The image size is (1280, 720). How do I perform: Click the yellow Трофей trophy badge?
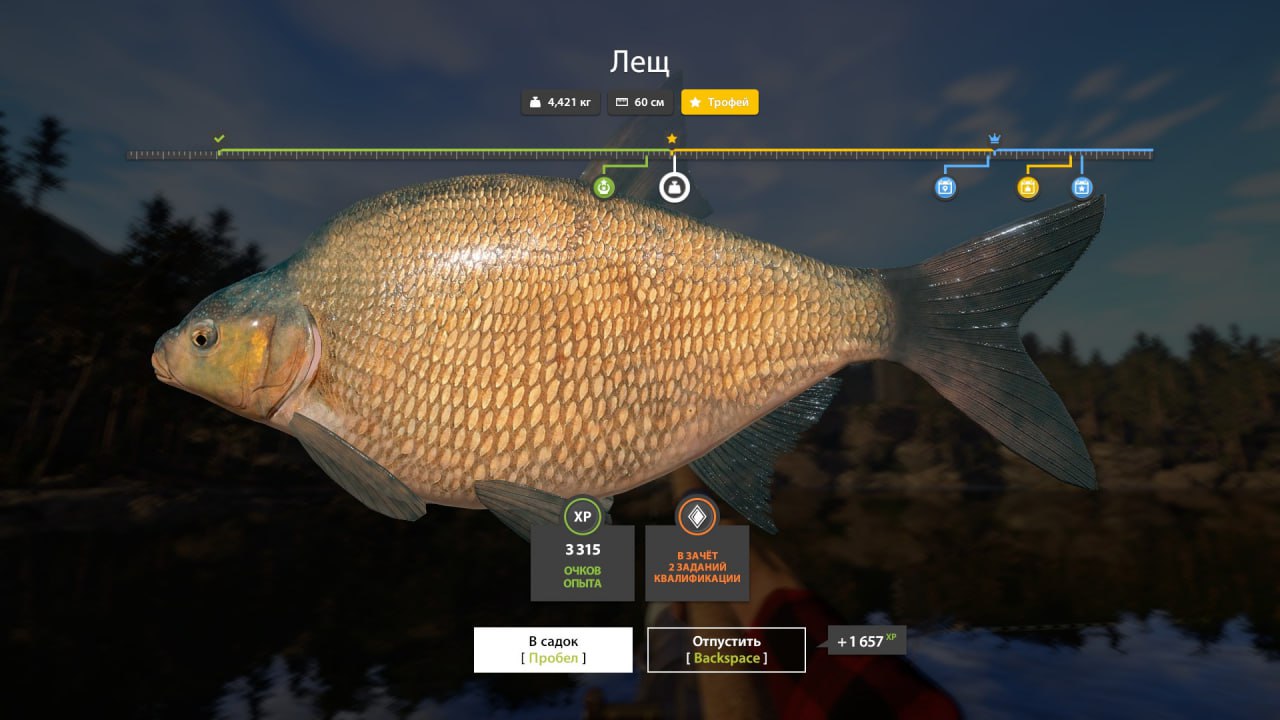pyautogui.click(x=720, y=102)
